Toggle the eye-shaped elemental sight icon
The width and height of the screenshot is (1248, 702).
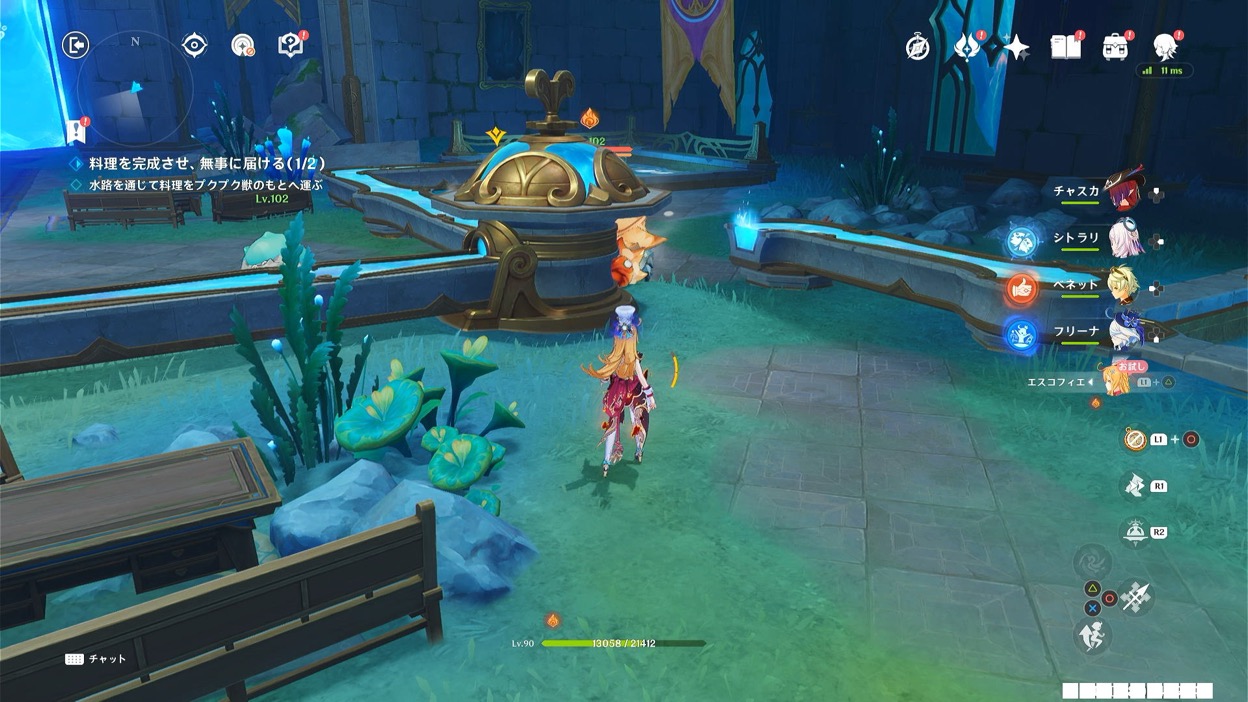[194, 45]
